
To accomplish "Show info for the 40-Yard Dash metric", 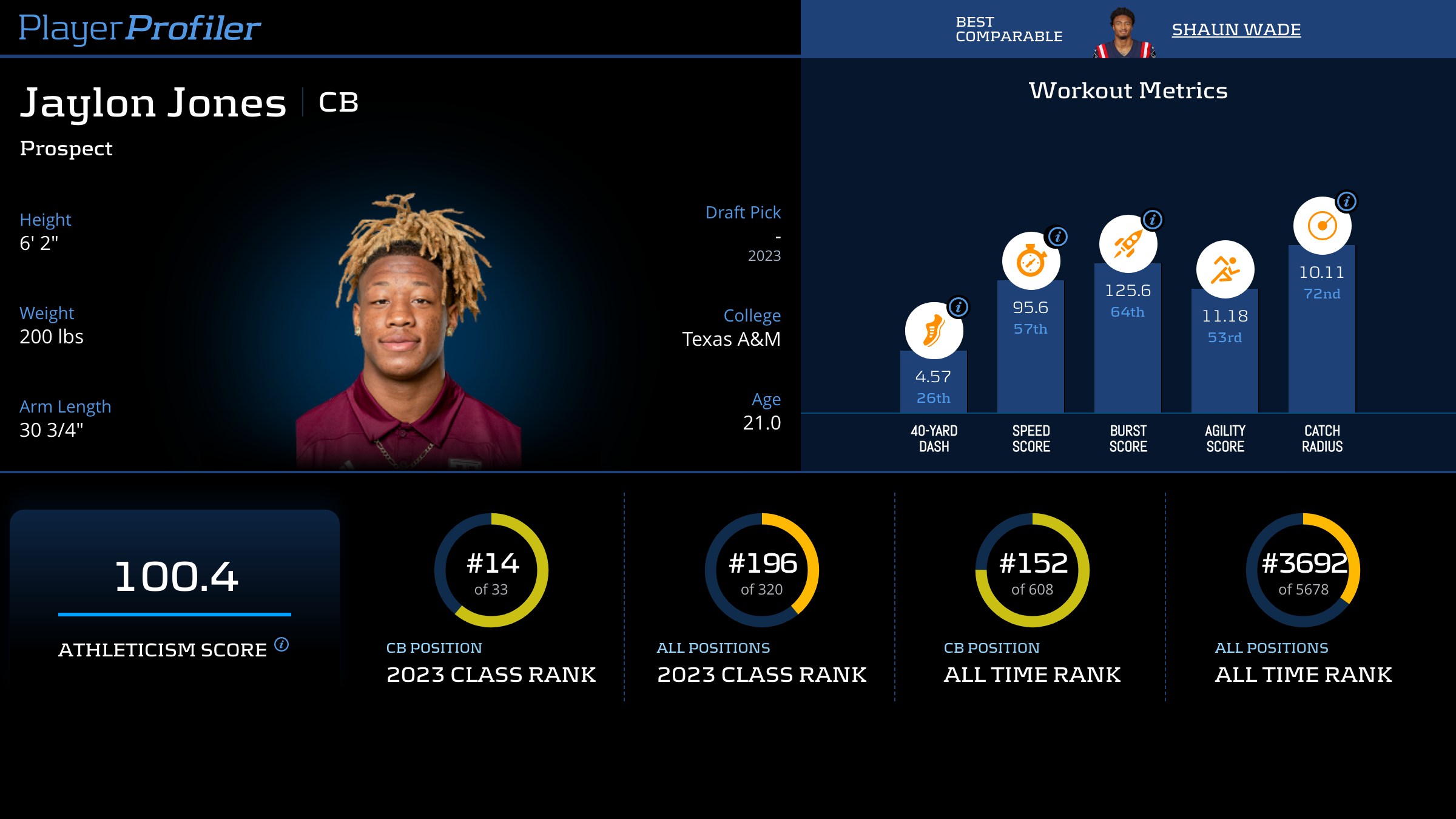I will (959, 307).
